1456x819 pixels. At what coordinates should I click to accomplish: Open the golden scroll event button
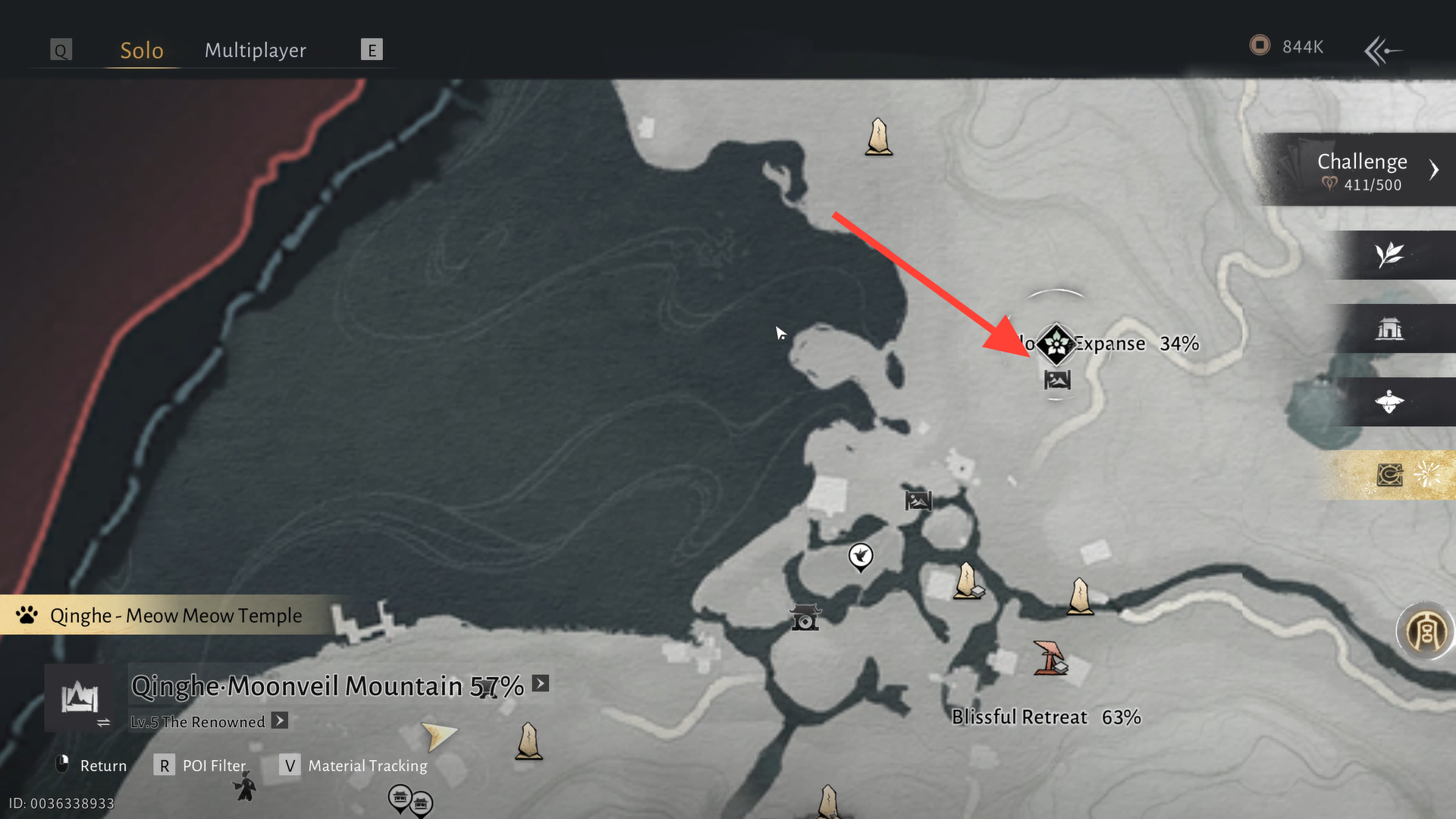pyautogui.click(x=1391, y=475)
